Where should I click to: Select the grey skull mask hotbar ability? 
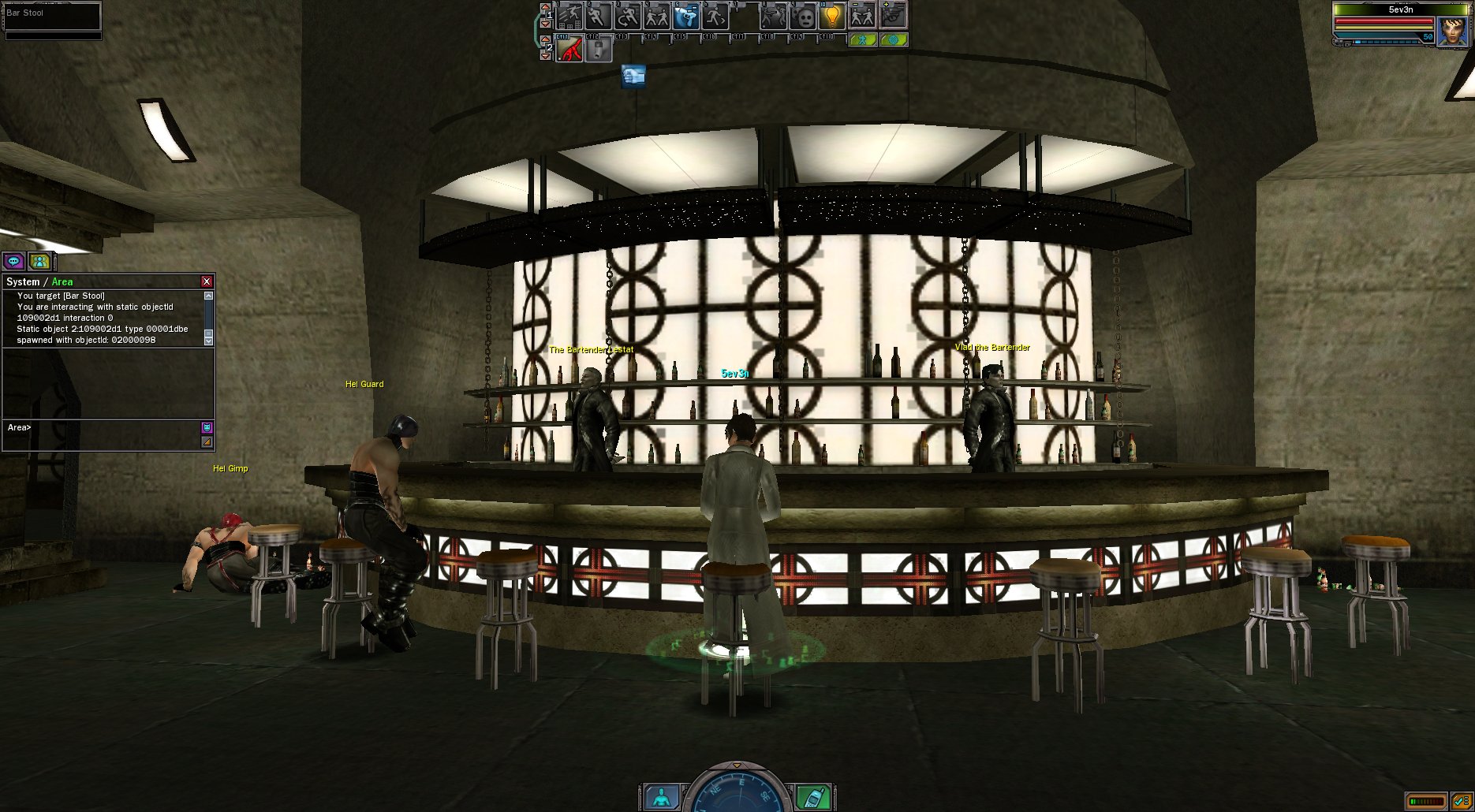[803, 16]
